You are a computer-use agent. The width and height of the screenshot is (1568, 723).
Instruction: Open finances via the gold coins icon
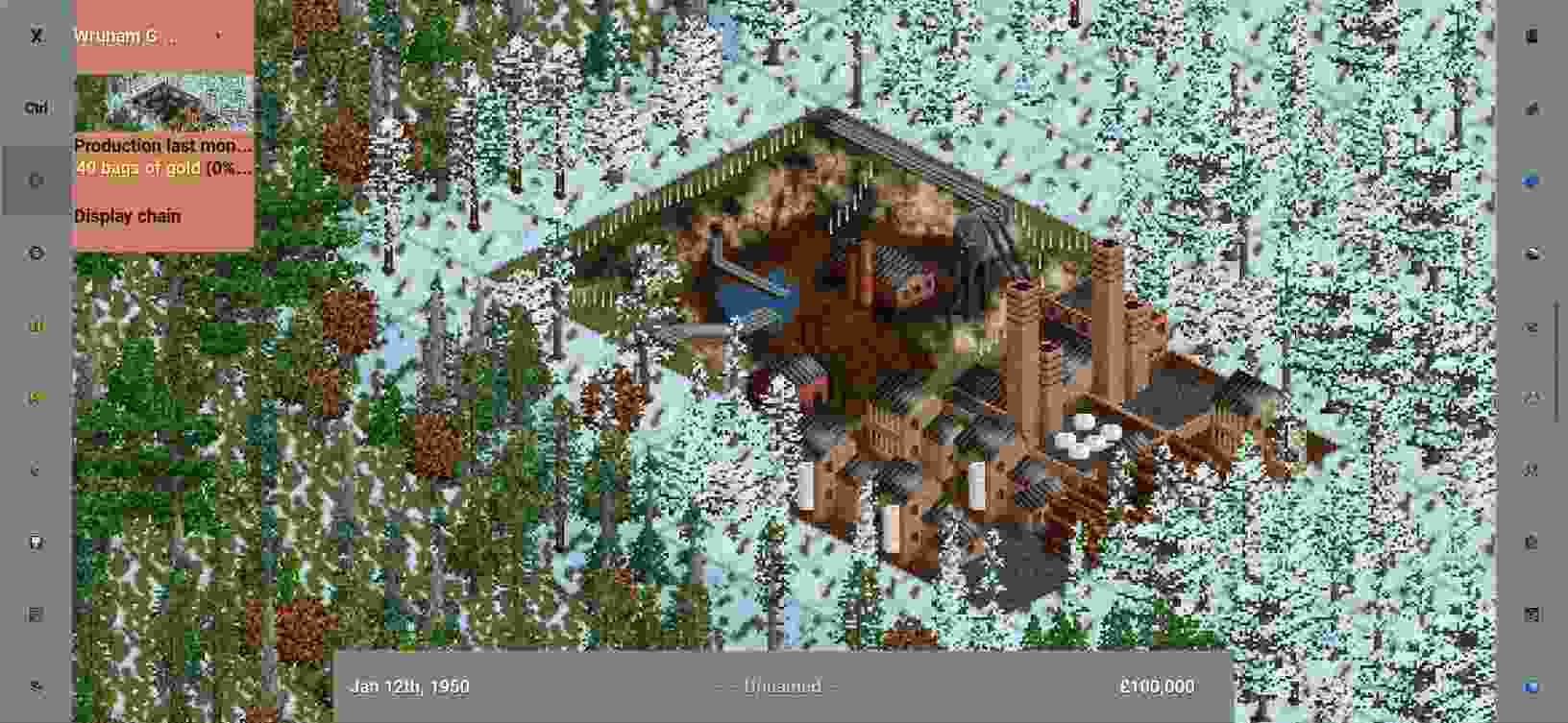pyautogui.click(x=37, y=325)
